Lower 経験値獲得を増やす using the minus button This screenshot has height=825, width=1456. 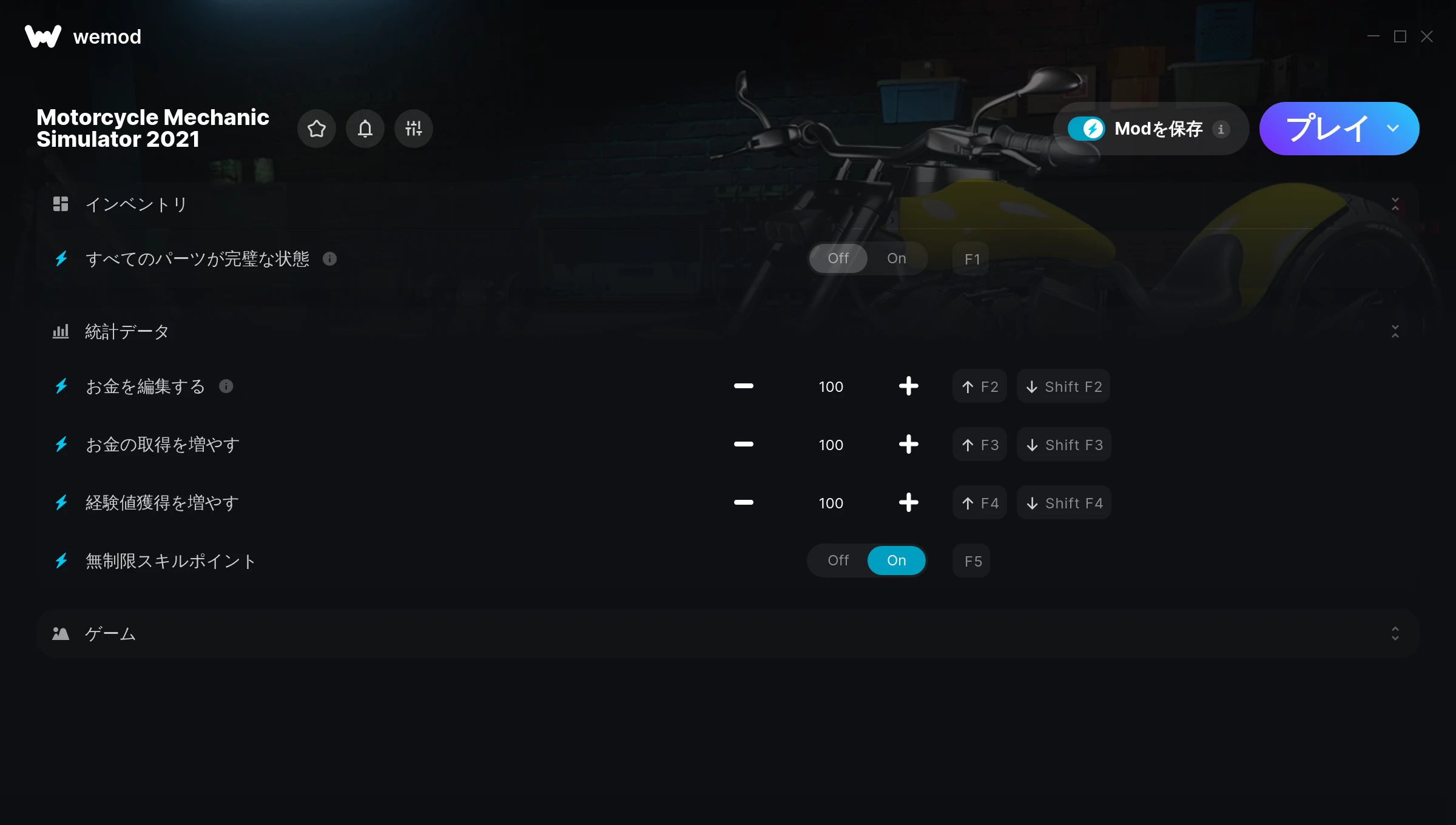coord(743,503)
